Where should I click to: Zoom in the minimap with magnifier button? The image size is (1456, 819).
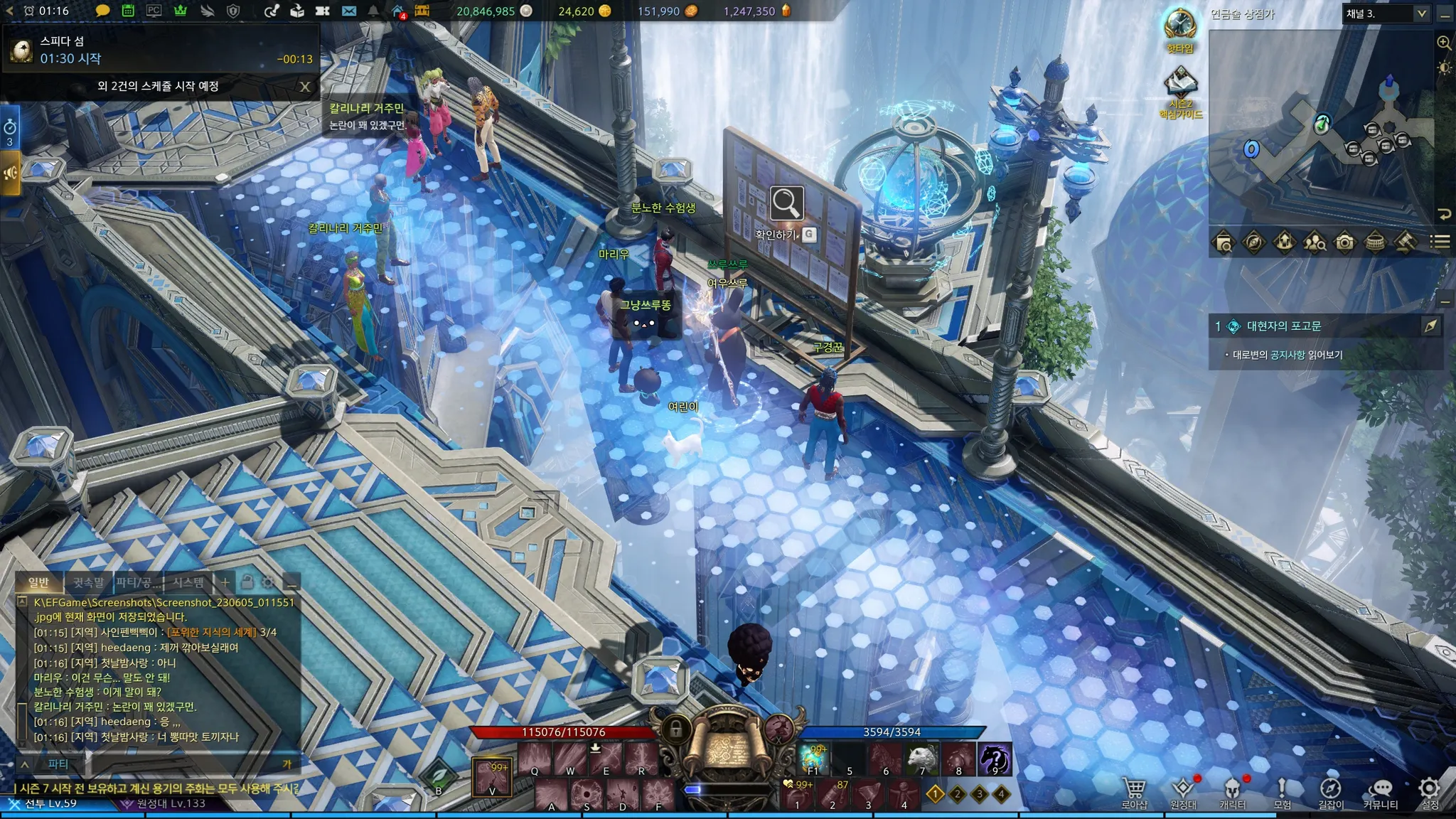[x=1444, y=43]
